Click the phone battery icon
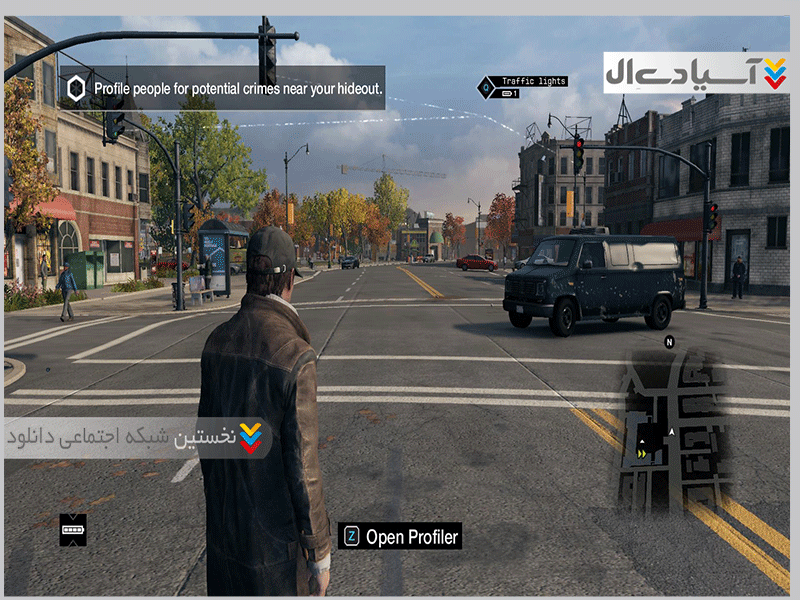Viewport: 800px width, 600px height. pyautogui.click(x=73, y=529)
